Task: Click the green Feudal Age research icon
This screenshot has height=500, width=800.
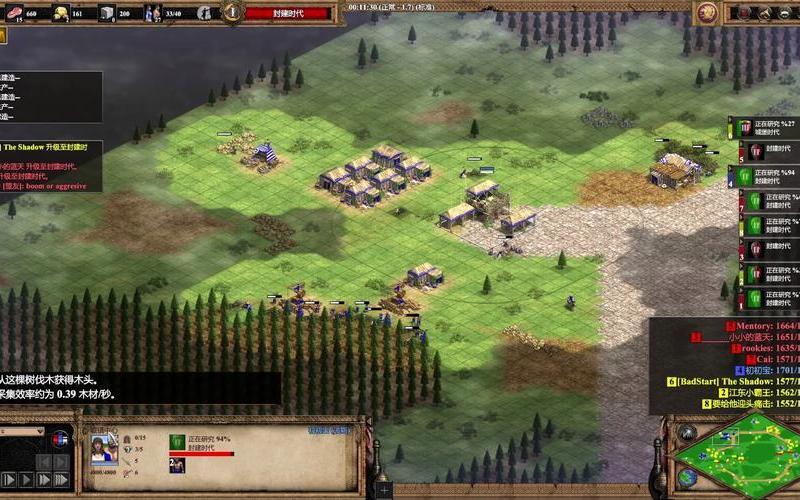Action: pos(178,441)
